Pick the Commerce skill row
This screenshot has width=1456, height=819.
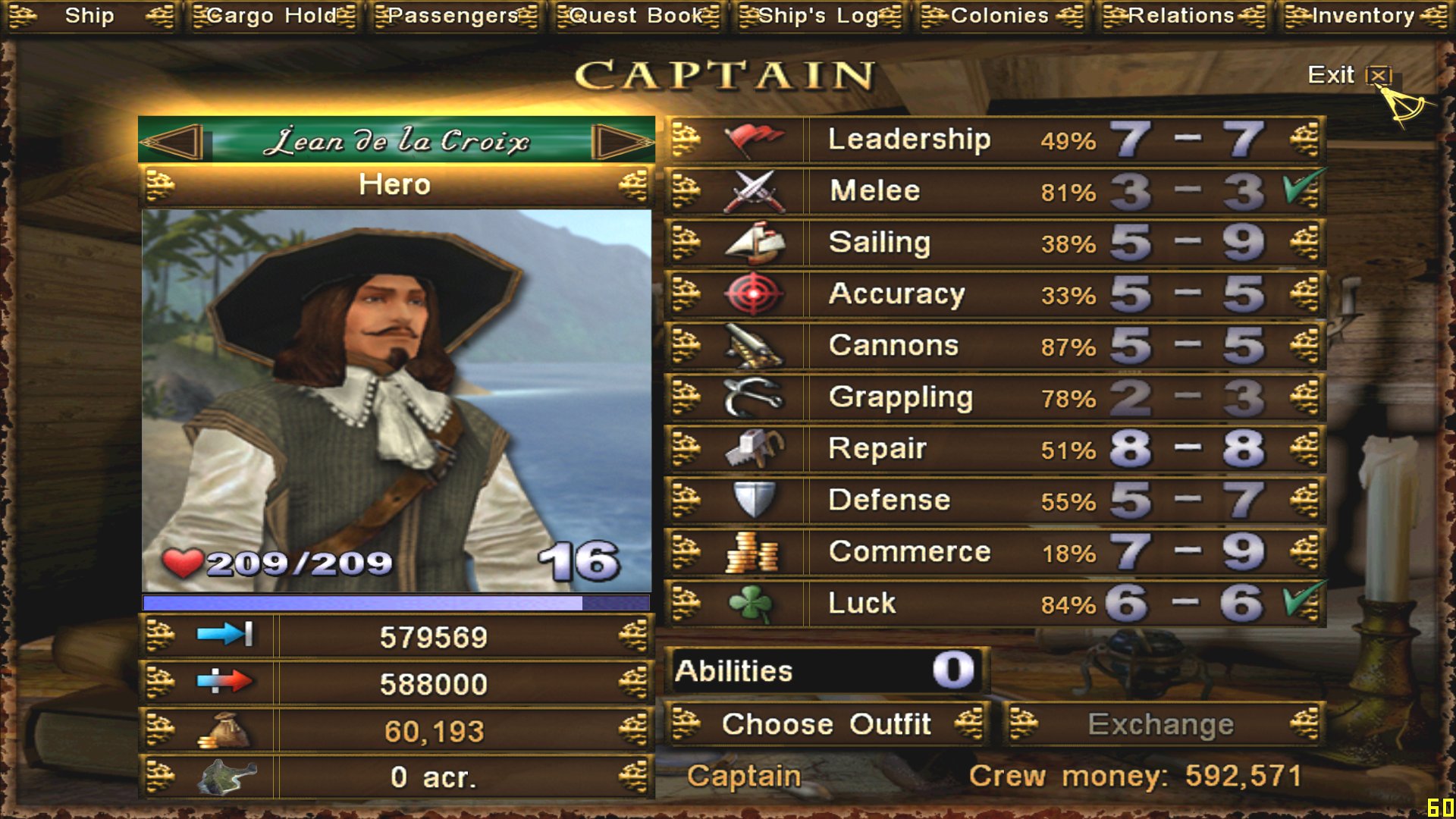pos(993,552)
